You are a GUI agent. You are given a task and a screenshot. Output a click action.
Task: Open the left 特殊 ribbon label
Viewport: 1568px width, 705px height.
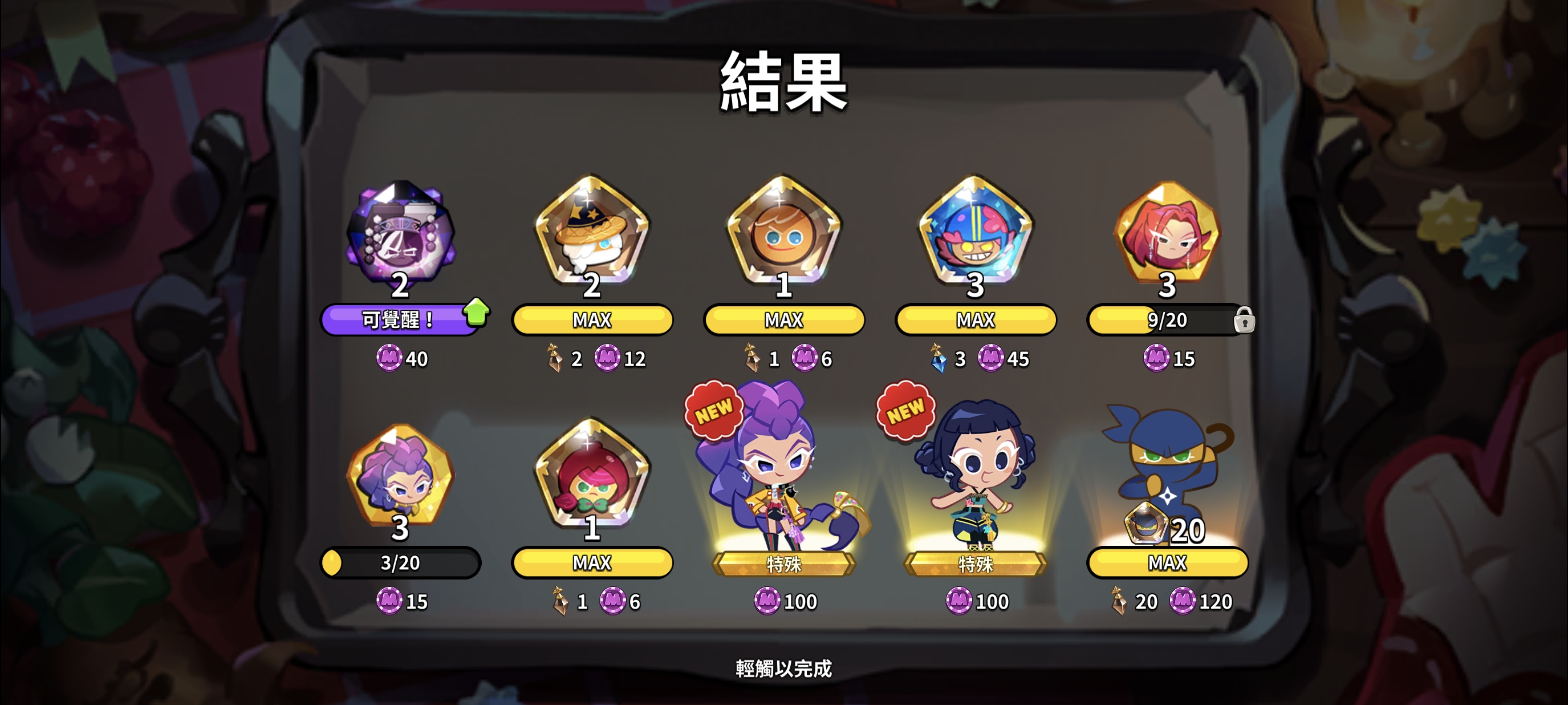coord(783,564)
